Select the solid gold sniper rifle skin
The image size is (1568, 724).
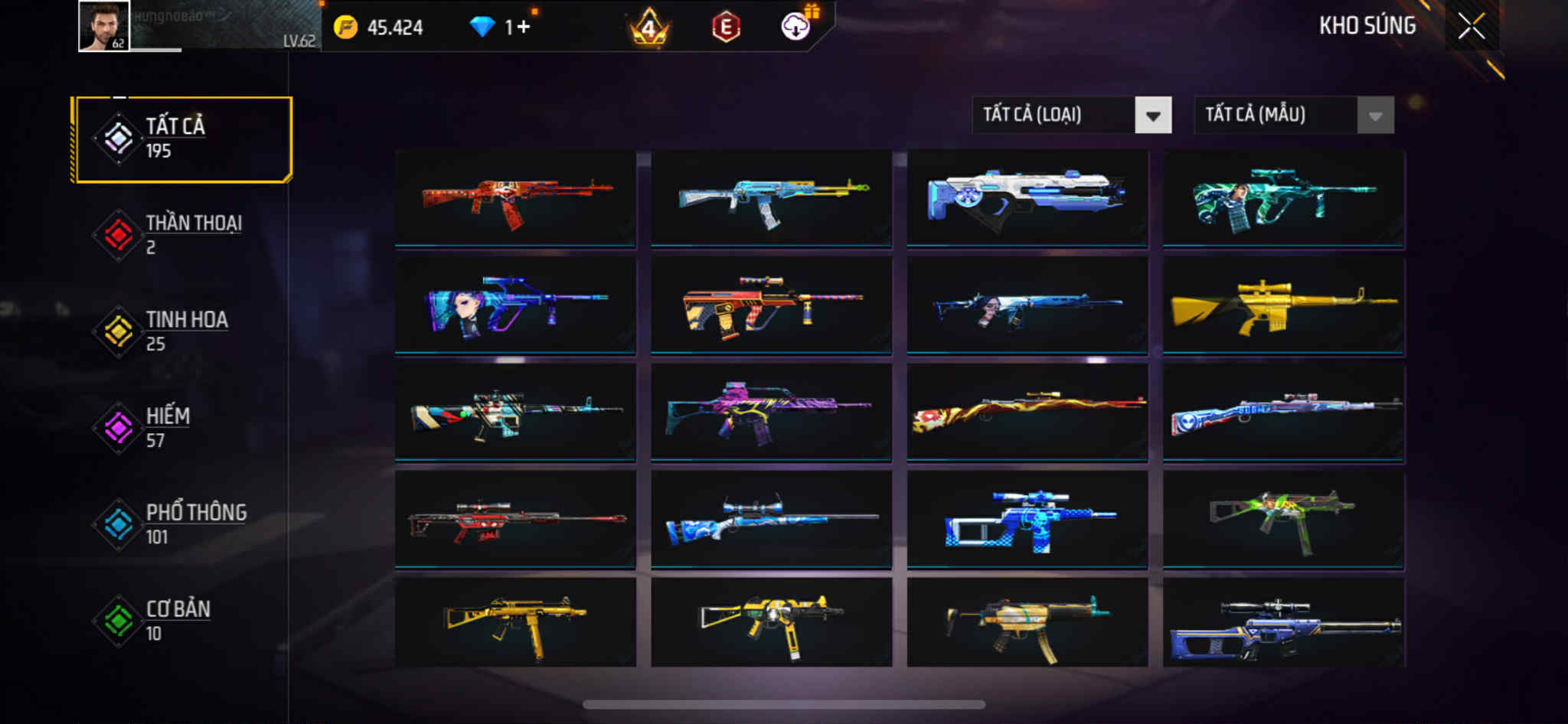1283,306
